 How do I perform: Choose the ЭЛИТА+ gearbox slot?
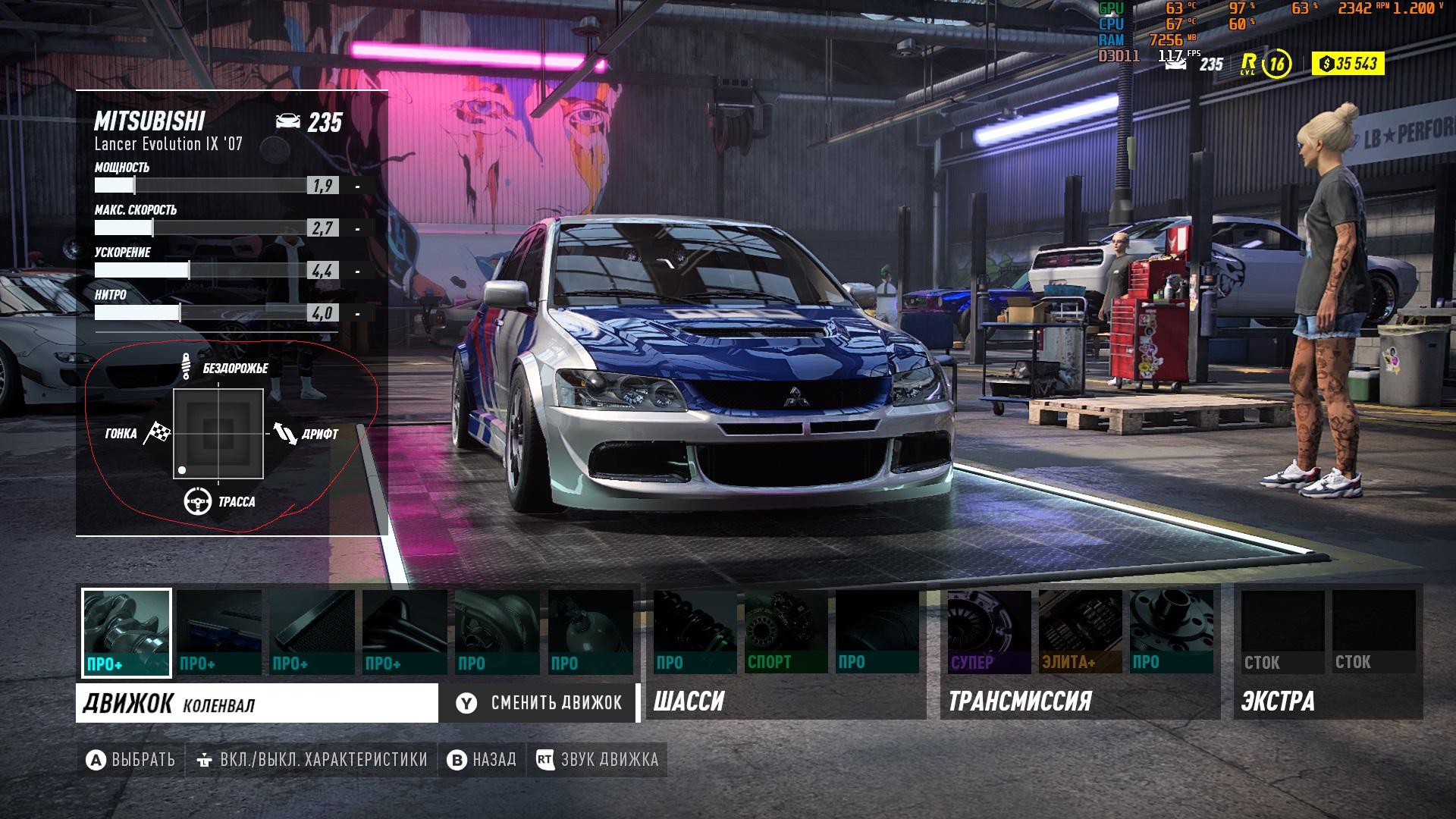(1080, 632)
